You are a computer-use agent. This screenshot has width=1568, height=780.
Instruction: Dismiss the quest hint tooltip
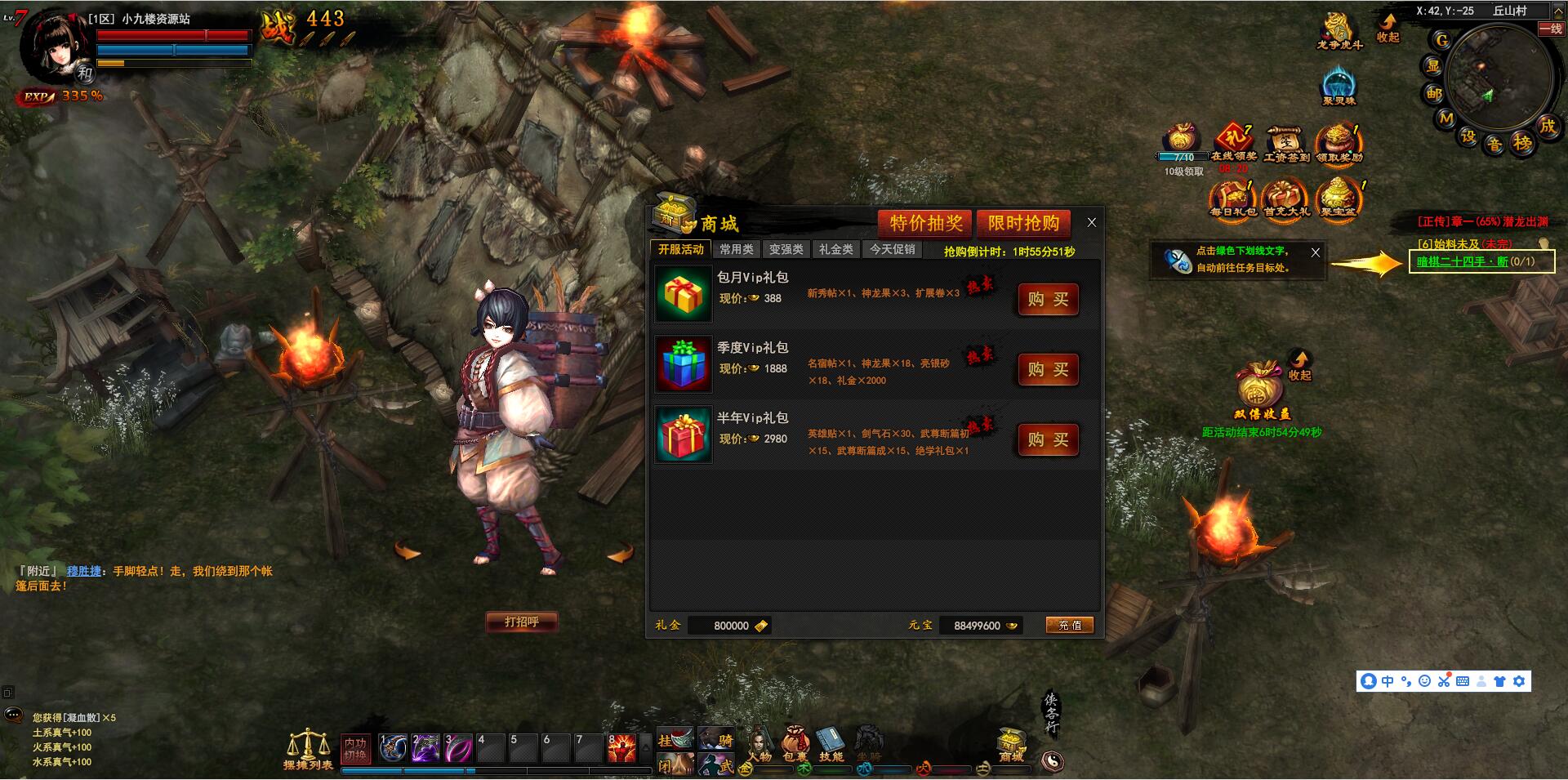pyautogui.click(x=1315, y=252)
